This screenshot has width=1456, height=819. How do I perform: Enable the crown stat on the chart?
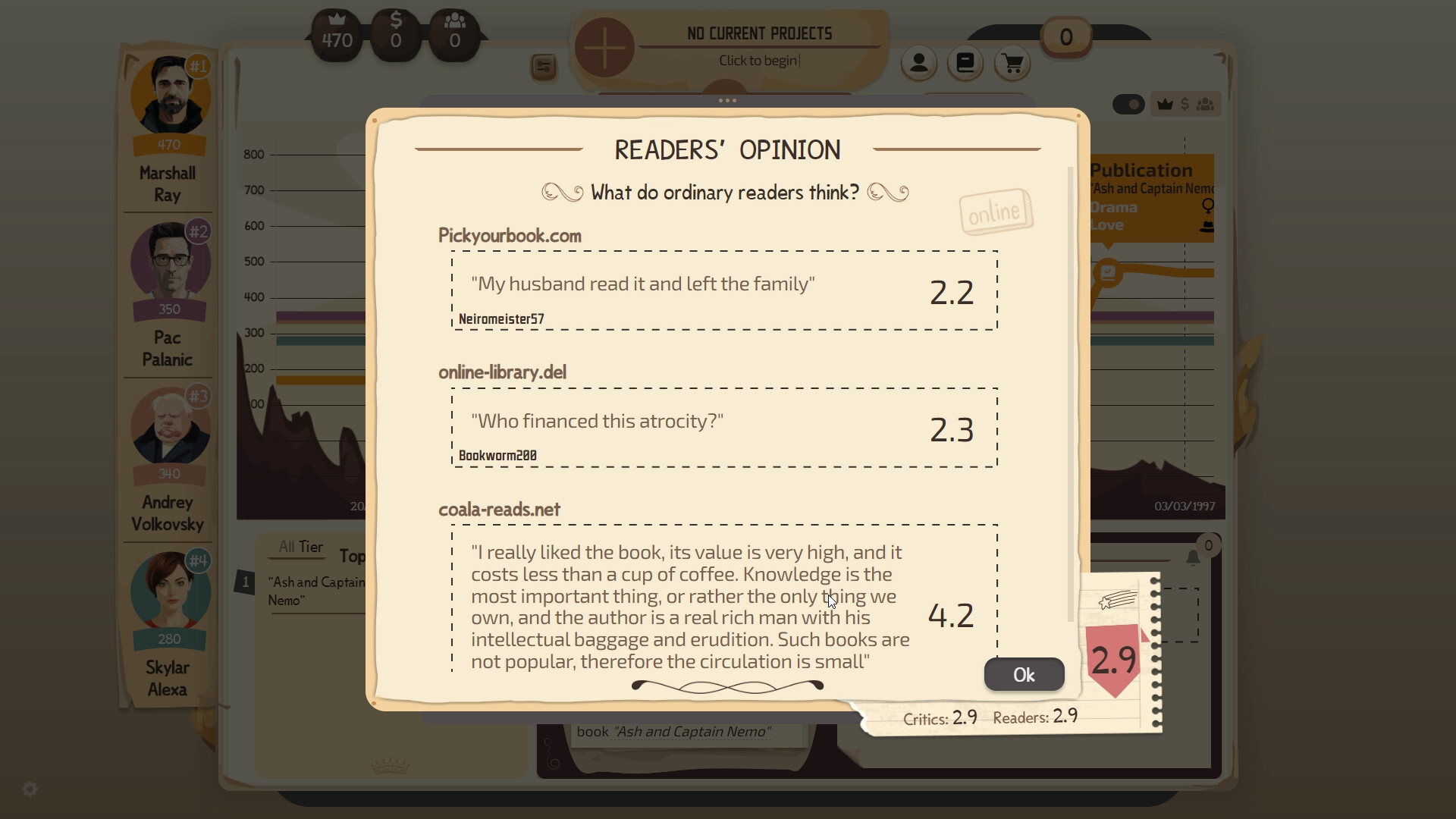[x=1165, y=104]
